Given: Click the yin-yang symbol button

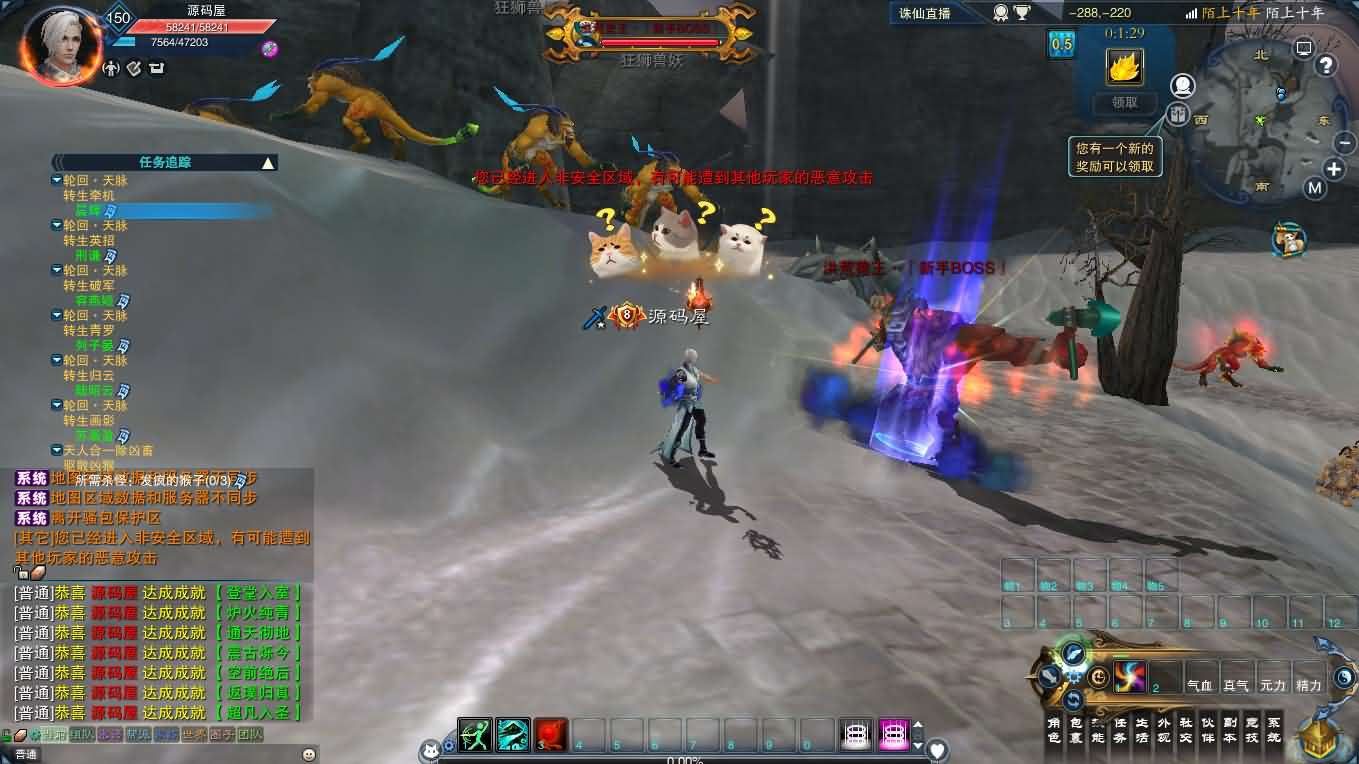Looking at the screenshot, I should 1344,677.
